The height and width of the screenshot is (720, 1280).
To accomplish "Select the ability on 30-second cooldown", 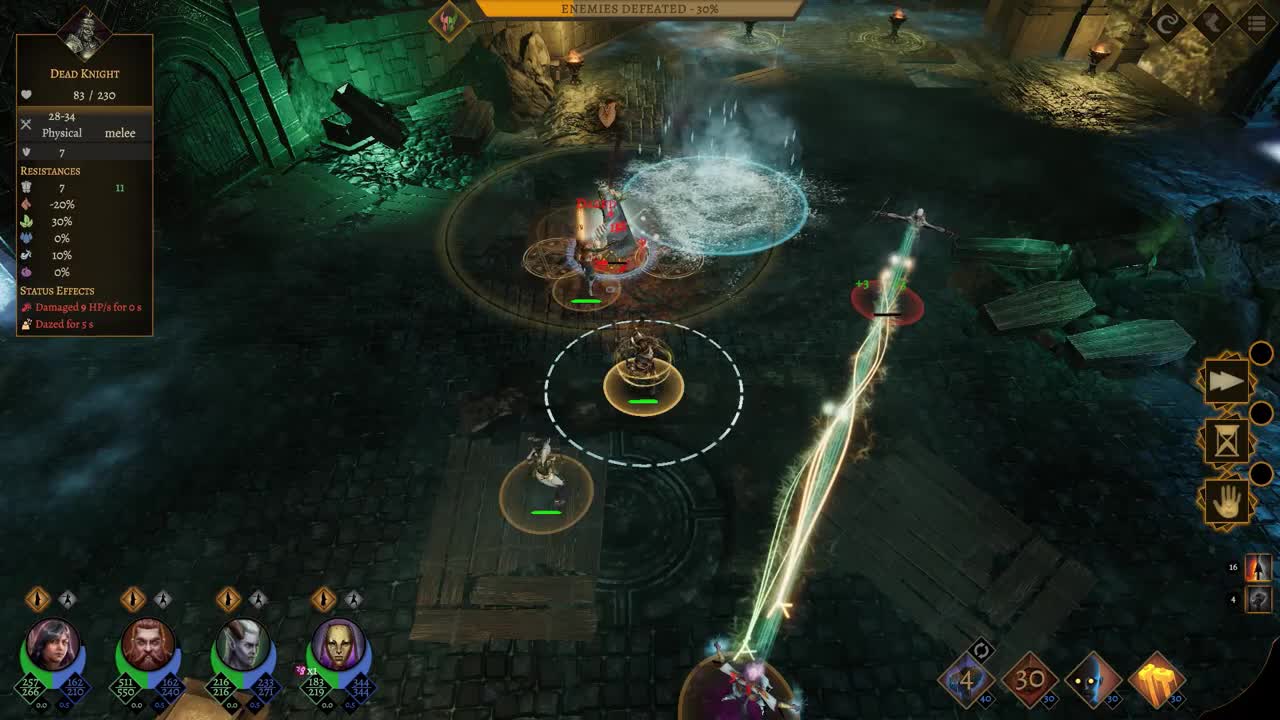I will 1030,680.
